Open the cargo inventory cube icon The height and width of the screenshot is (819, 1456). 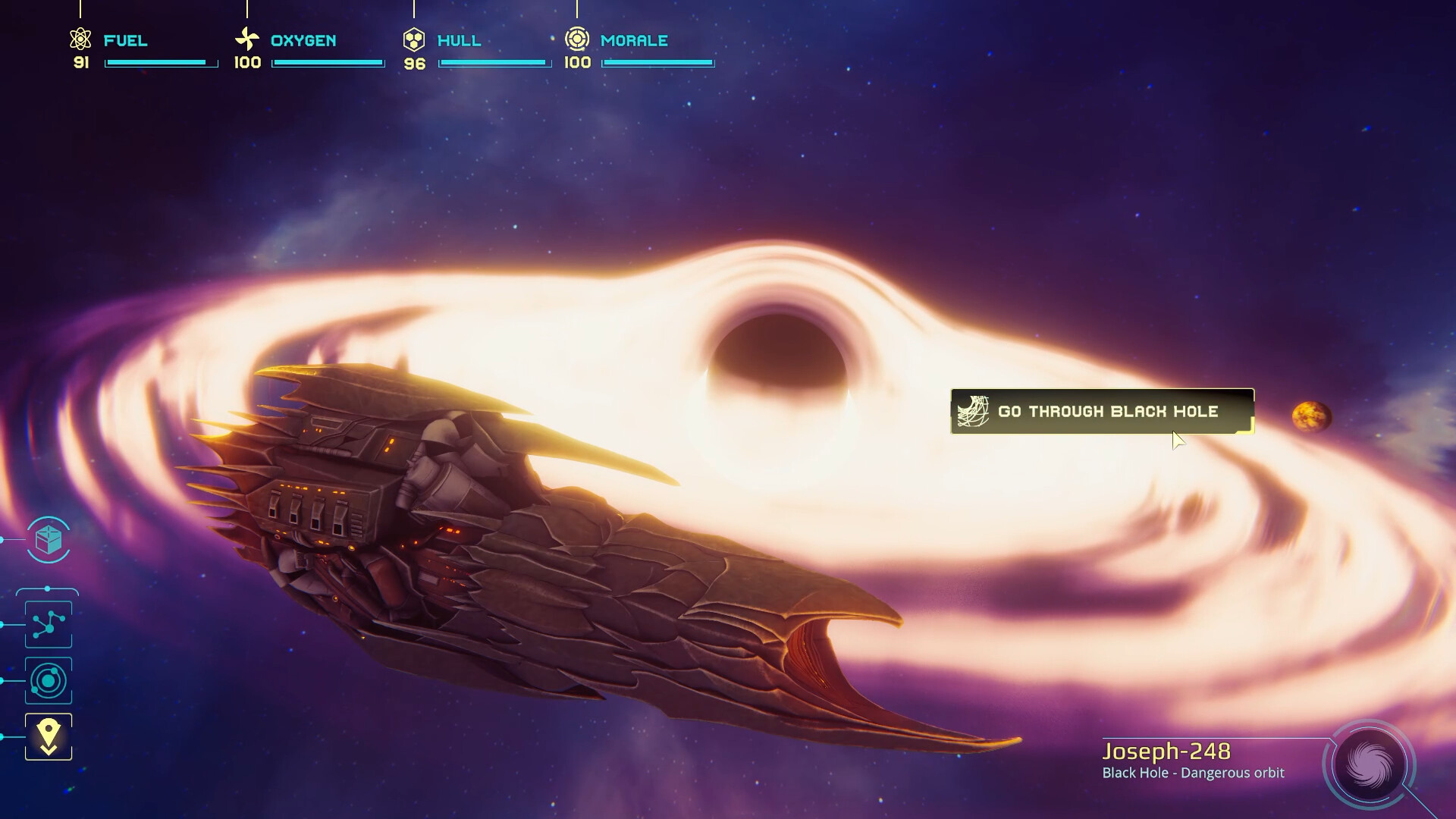pyautogui.click(x=48, y=540)
